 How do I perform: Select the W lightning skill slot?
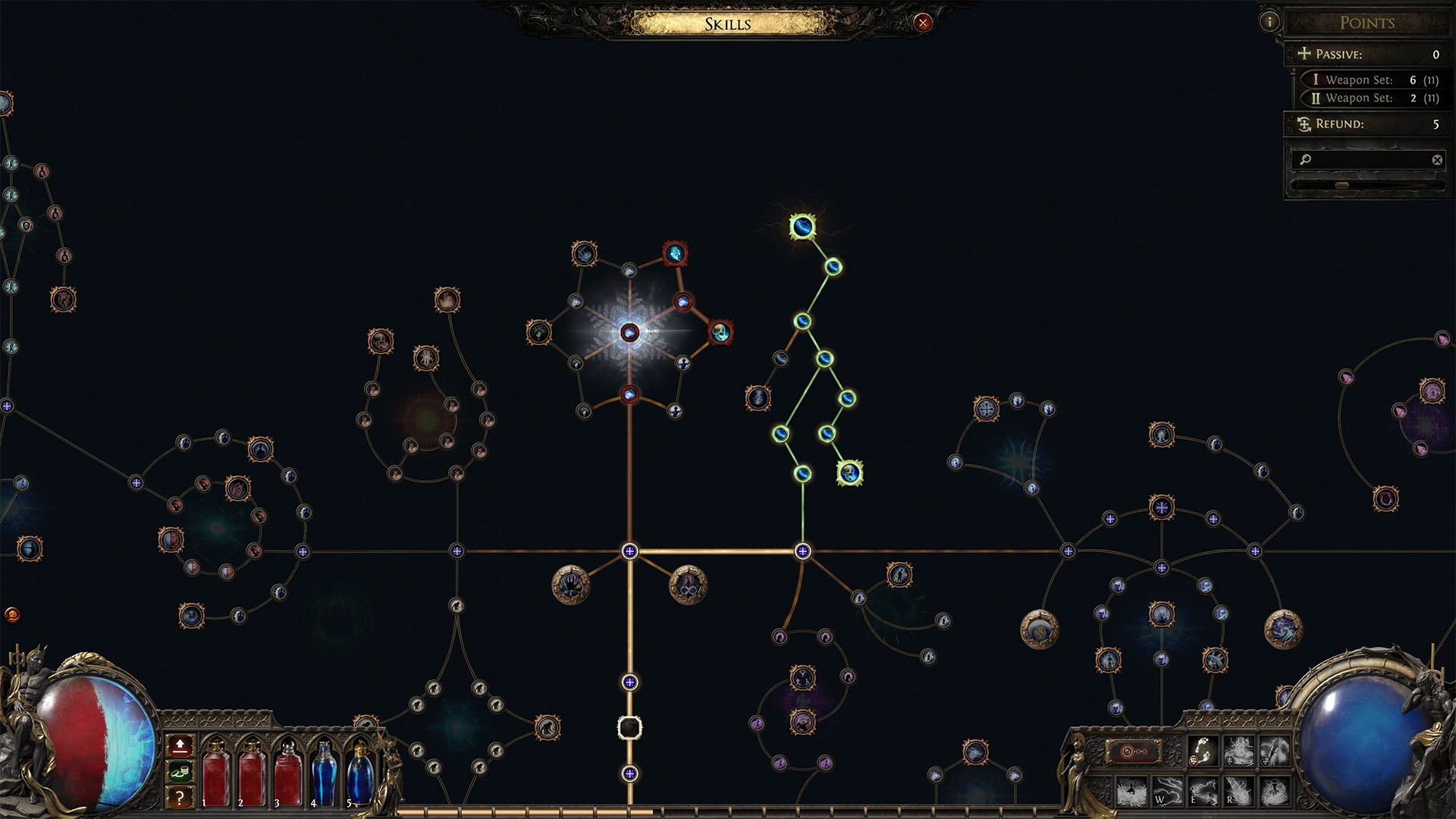(1167, 791)
